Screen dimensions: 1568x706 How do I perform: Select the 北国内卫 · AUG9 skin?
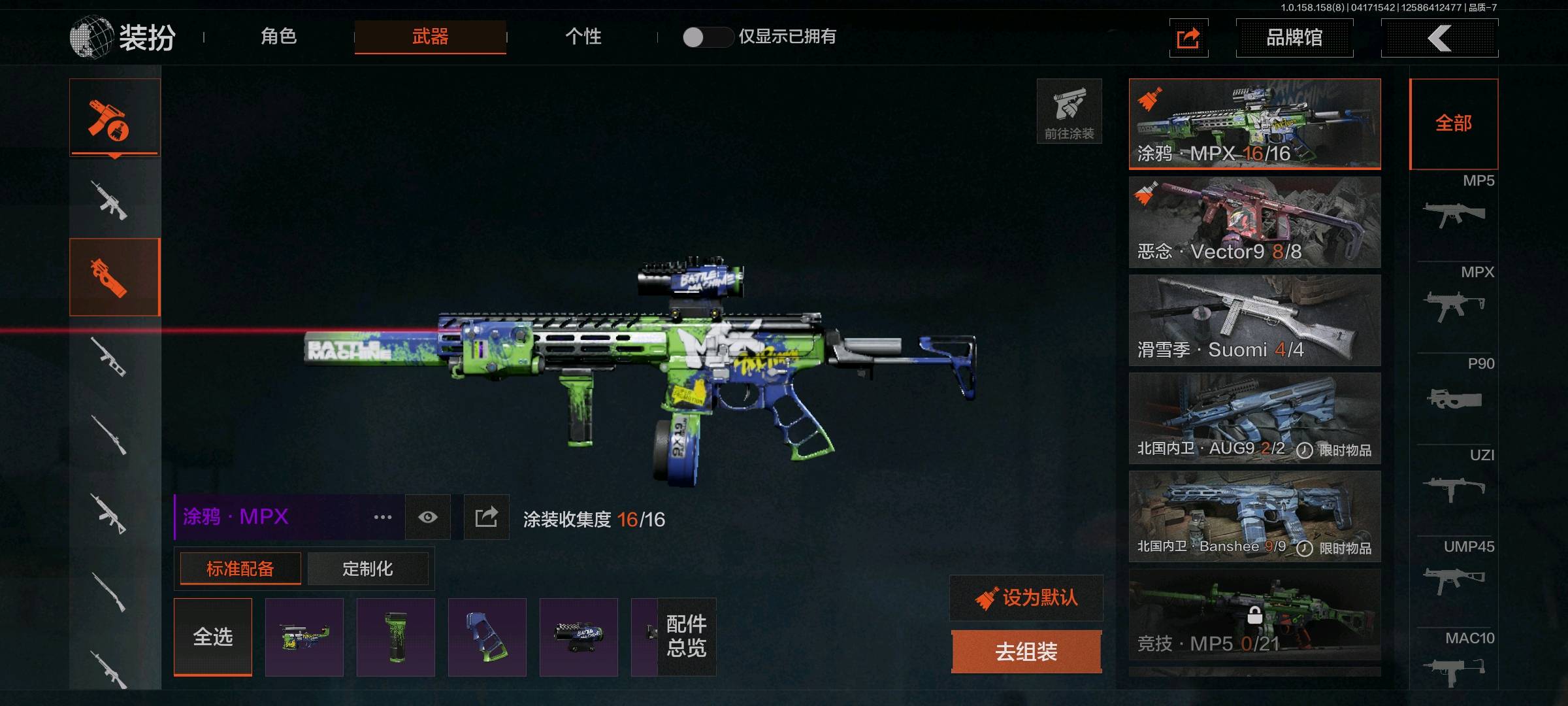click(x=1254, y=418)
